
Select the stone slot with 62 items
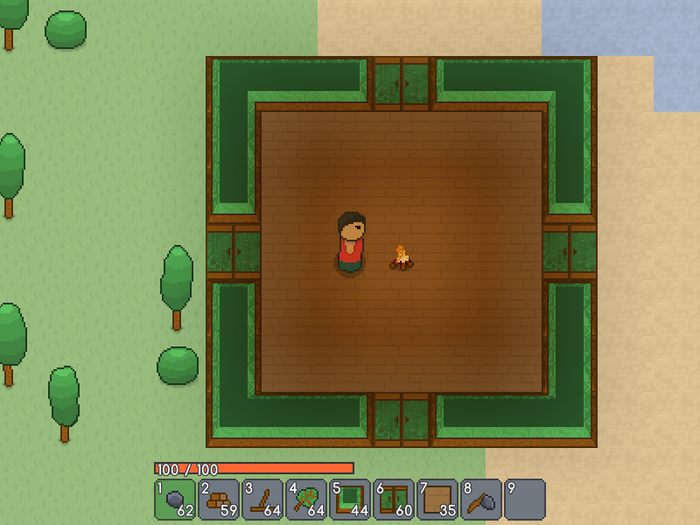point(175,498)
